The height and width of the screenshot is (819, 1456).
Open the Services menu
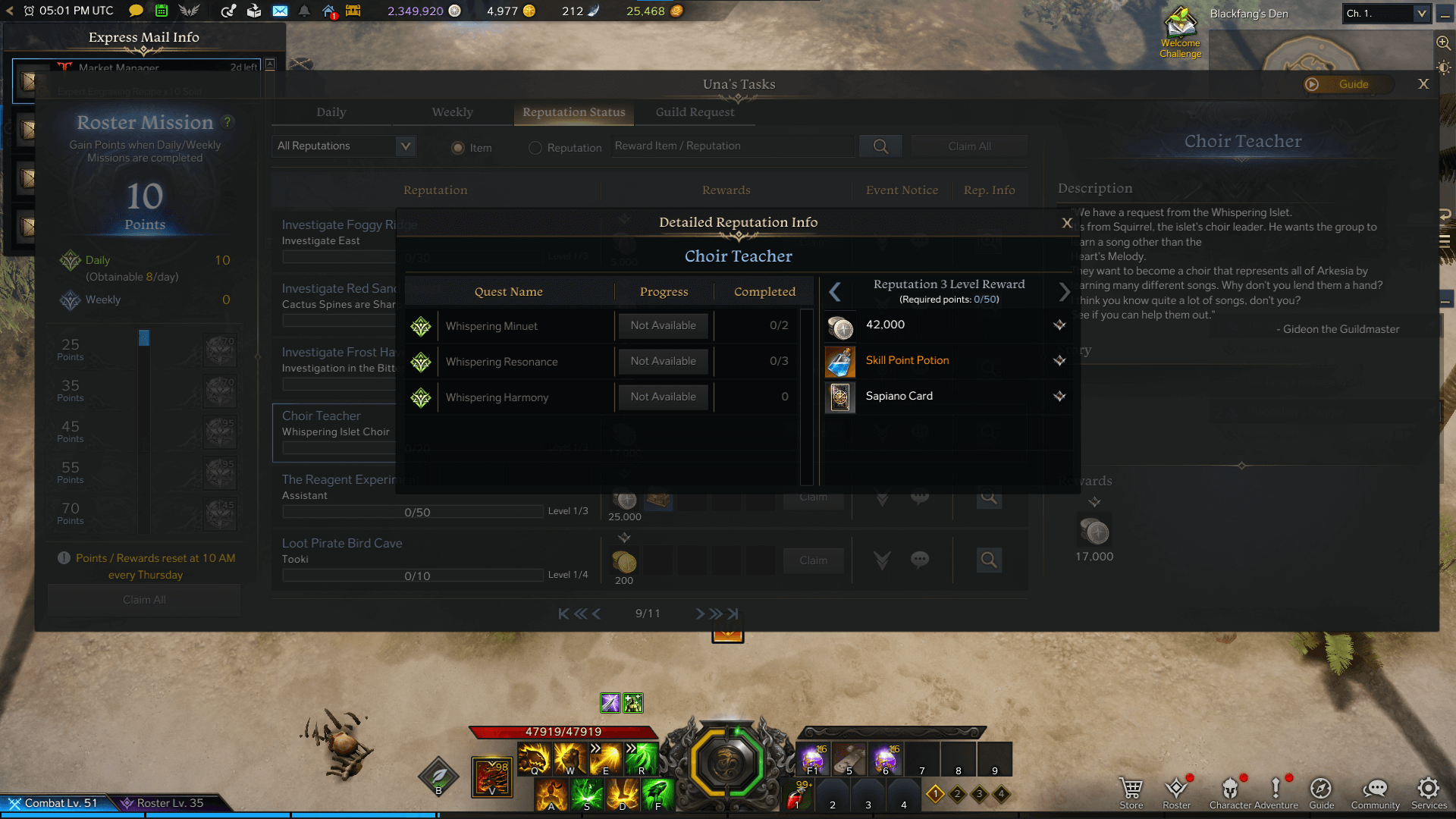click(1429, 792)
